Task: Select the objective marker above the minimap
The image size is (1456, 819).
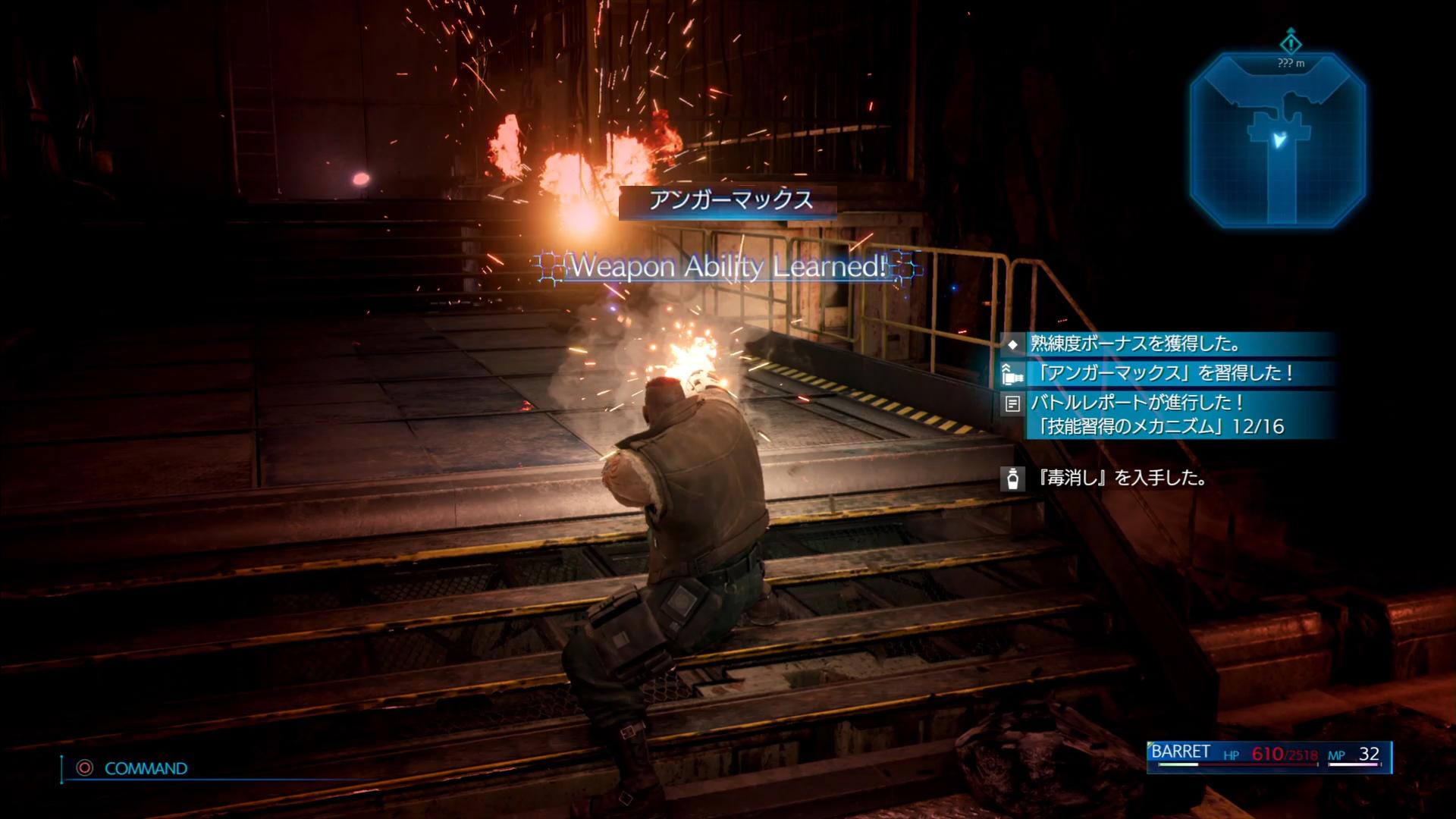Action: click(x=1291, y=42)
